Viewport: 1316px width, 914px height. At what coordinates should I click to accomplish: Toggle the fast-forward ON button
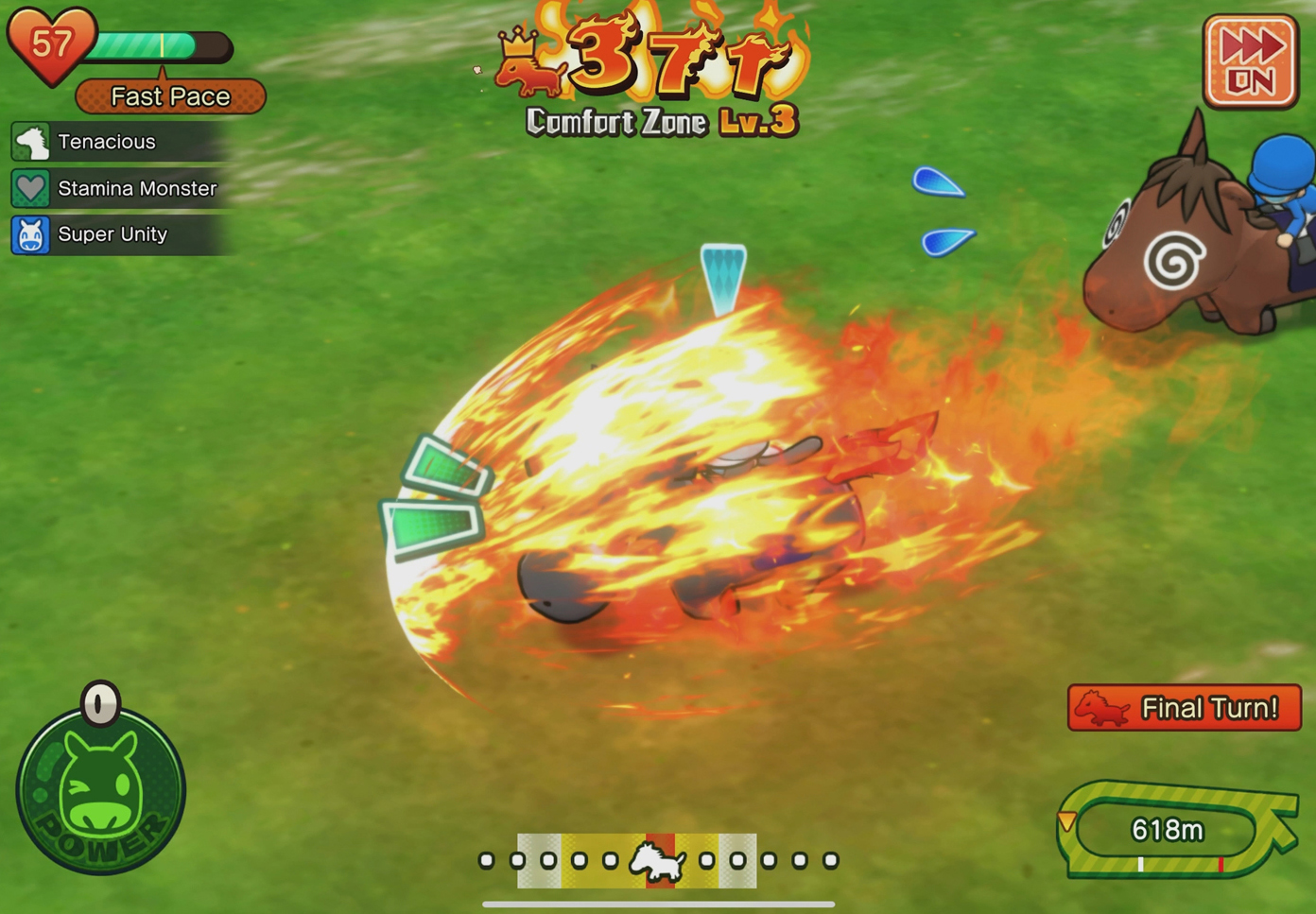point(1250,61)
